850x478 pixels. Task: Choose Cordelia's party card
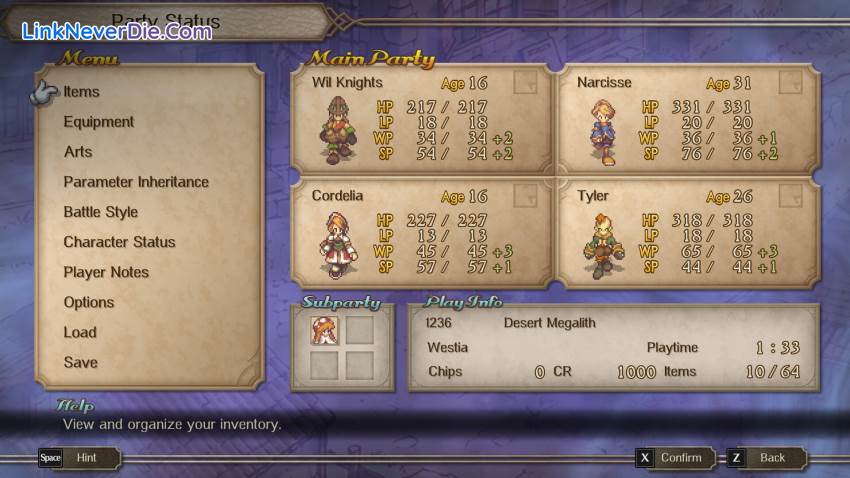pyautogui.click(x=421, y=232)
